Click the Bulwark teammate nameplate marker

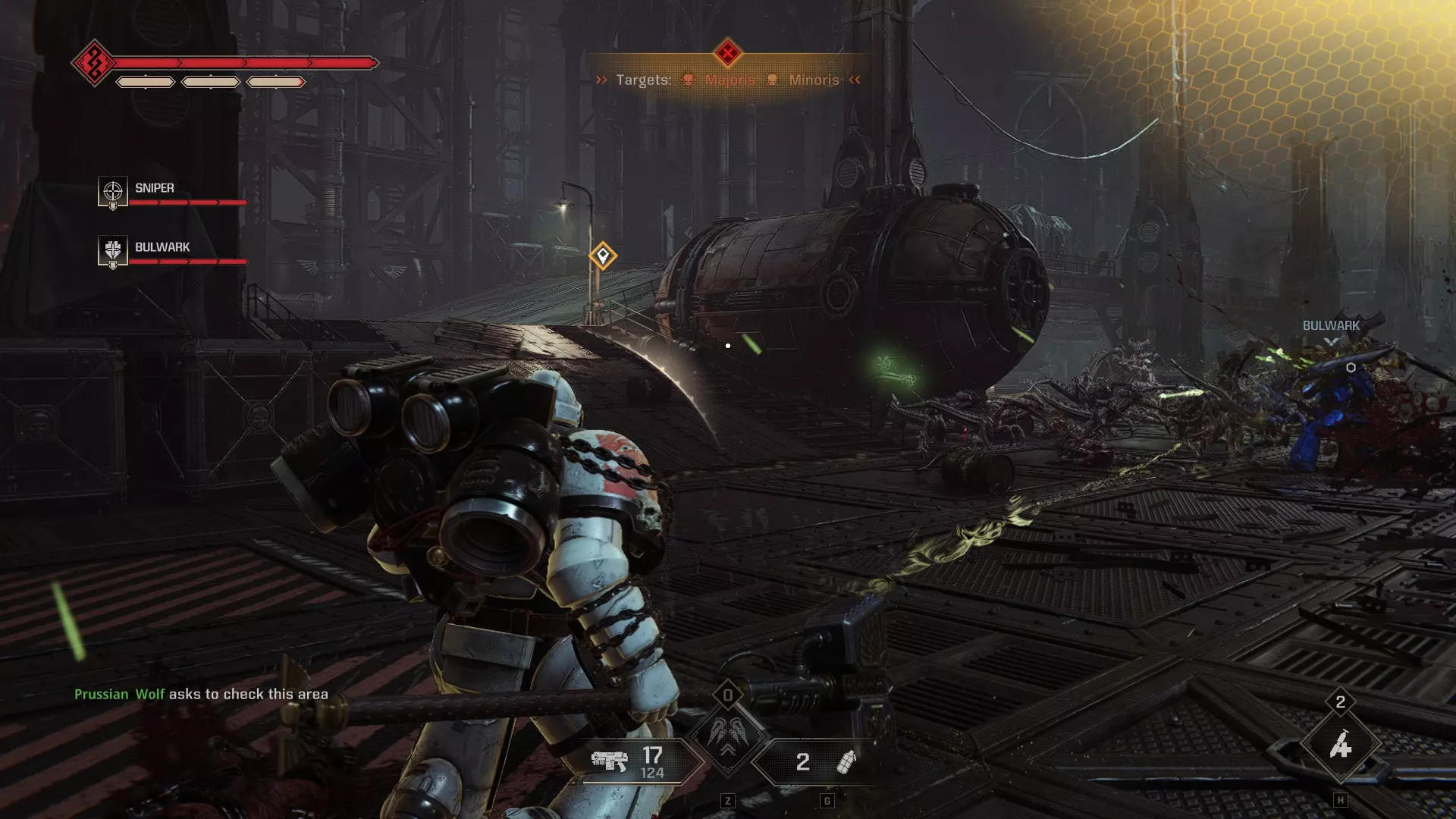point(1331,326)
